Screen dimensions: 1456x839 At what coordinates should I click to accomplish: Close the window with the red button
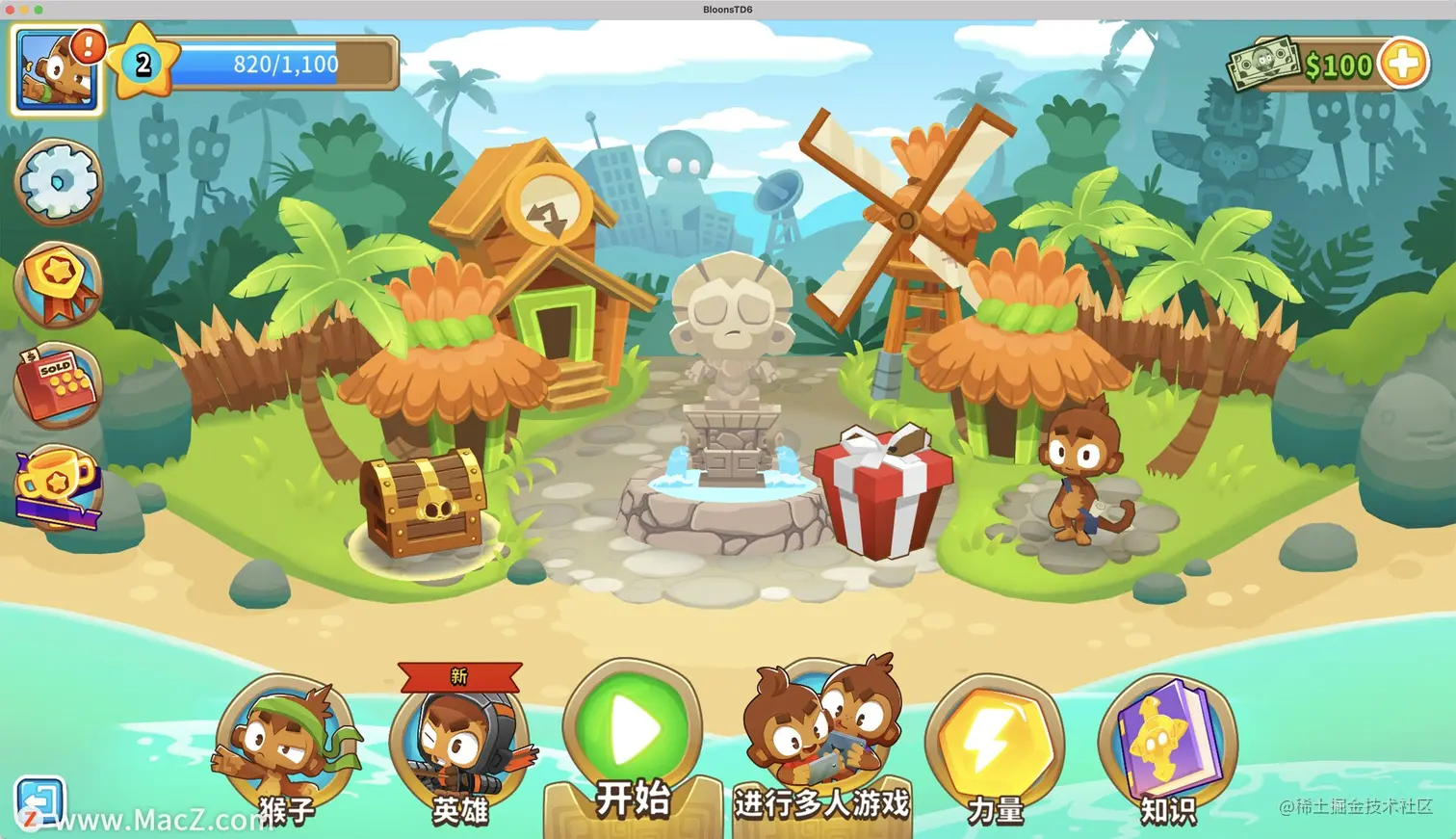pos(11,10)
